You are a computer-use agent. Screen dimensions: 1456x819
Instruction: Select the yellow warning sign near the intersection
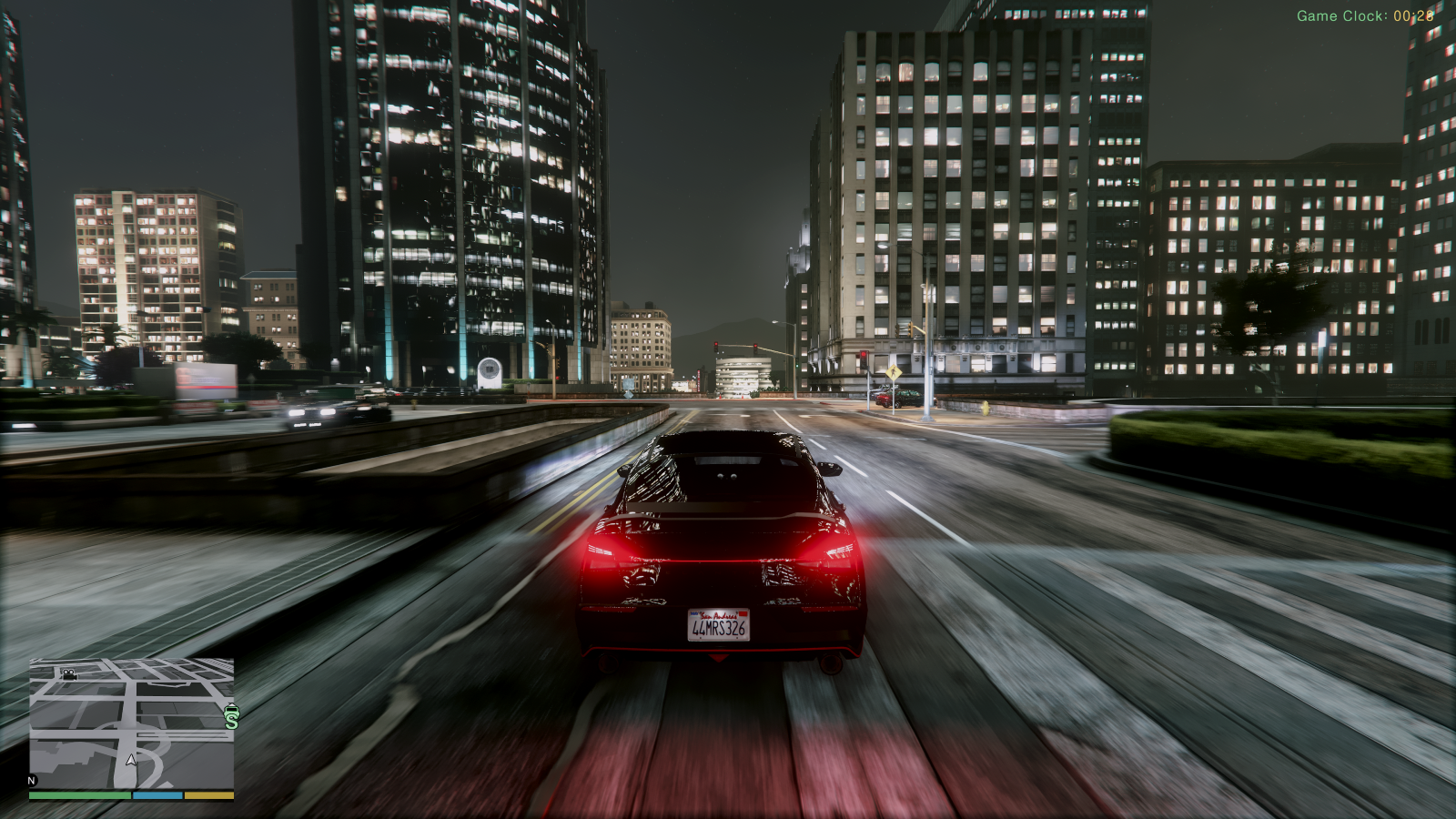tap(895, 372)
